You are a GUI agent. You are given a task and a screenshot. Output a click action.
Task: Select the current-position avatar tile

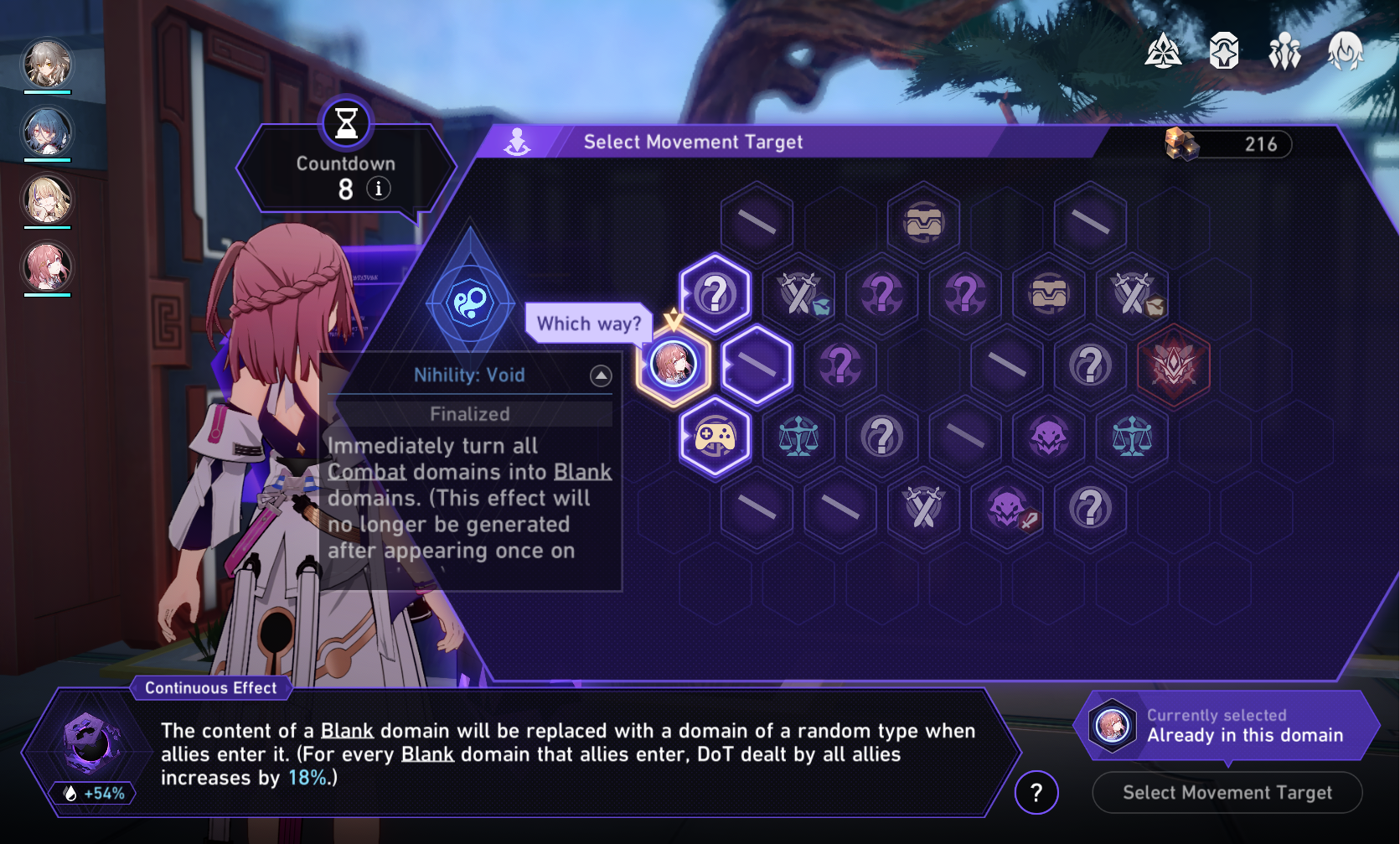click(x=674, y=365)
